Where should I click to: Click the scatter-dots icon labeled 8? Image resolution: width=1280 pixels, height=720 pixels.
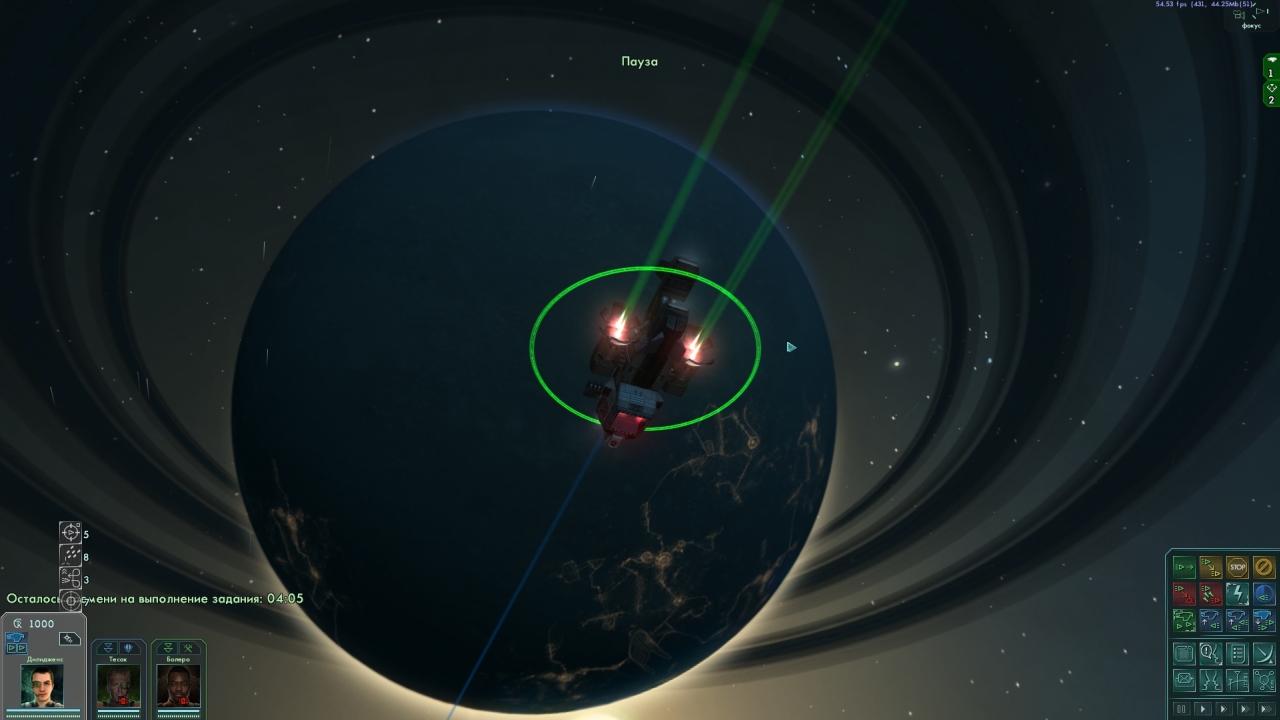pyautogui.click(x=70, y=555)
